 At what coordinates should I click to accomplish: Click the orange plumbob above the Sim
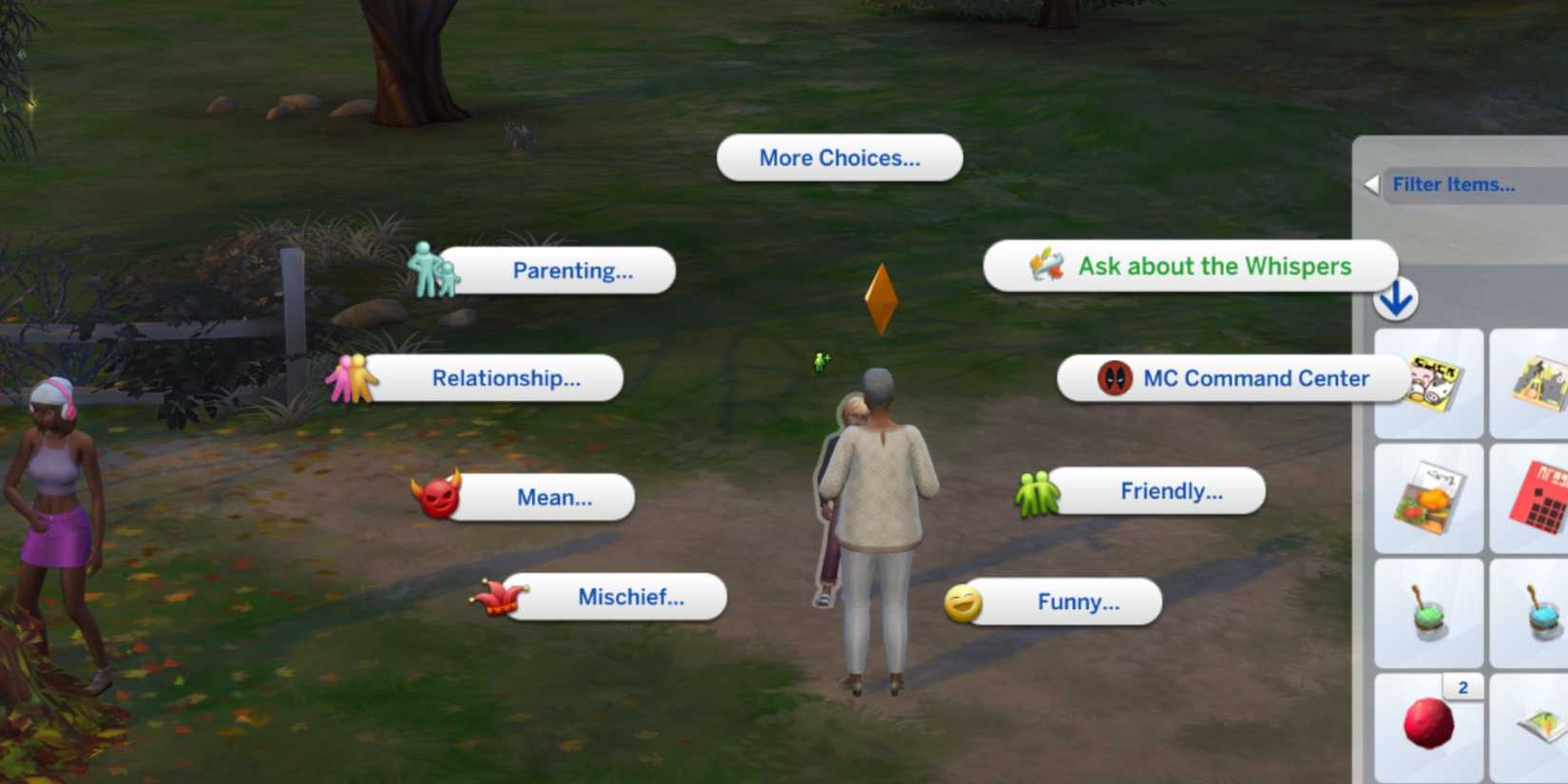883,298
